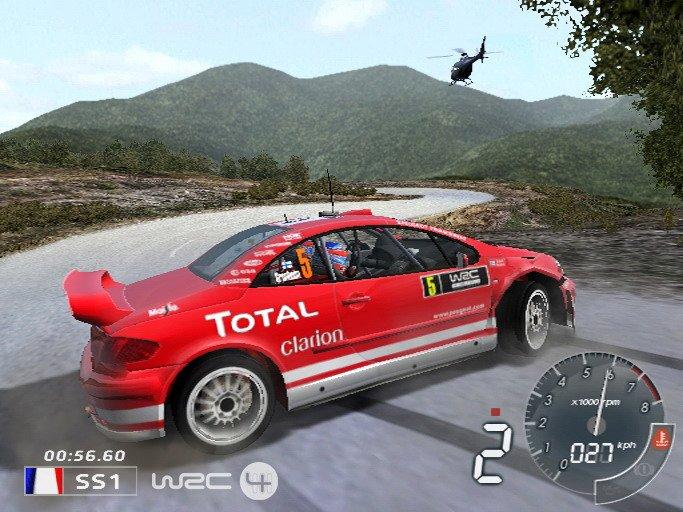
Task: Click the WRC 4 logo
Action: [x=214, y=481]
